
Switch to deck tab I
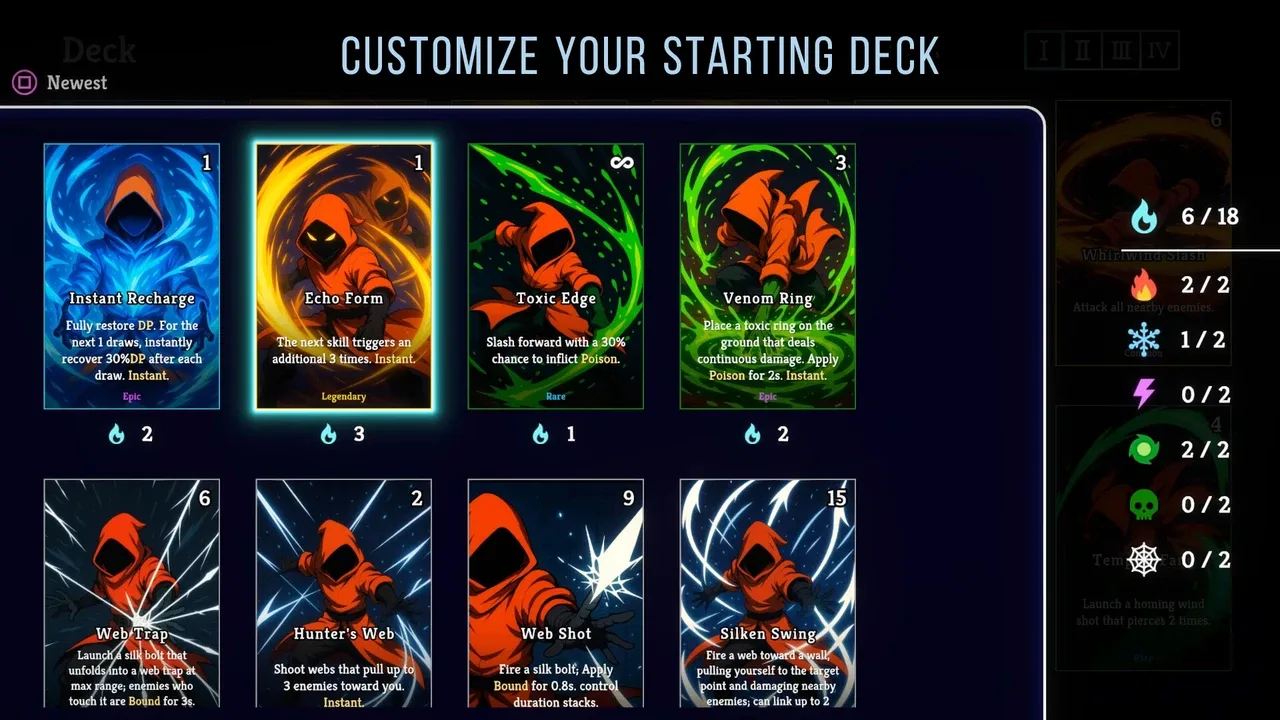(x=1043, y=50)
